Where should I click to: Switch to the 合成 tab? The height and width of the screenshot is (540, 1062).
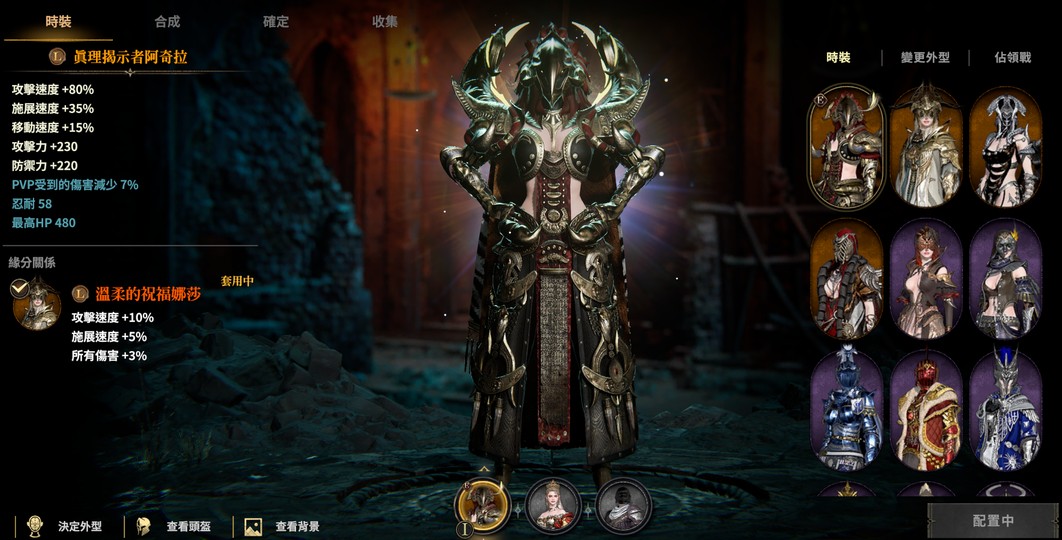[167, 21]
